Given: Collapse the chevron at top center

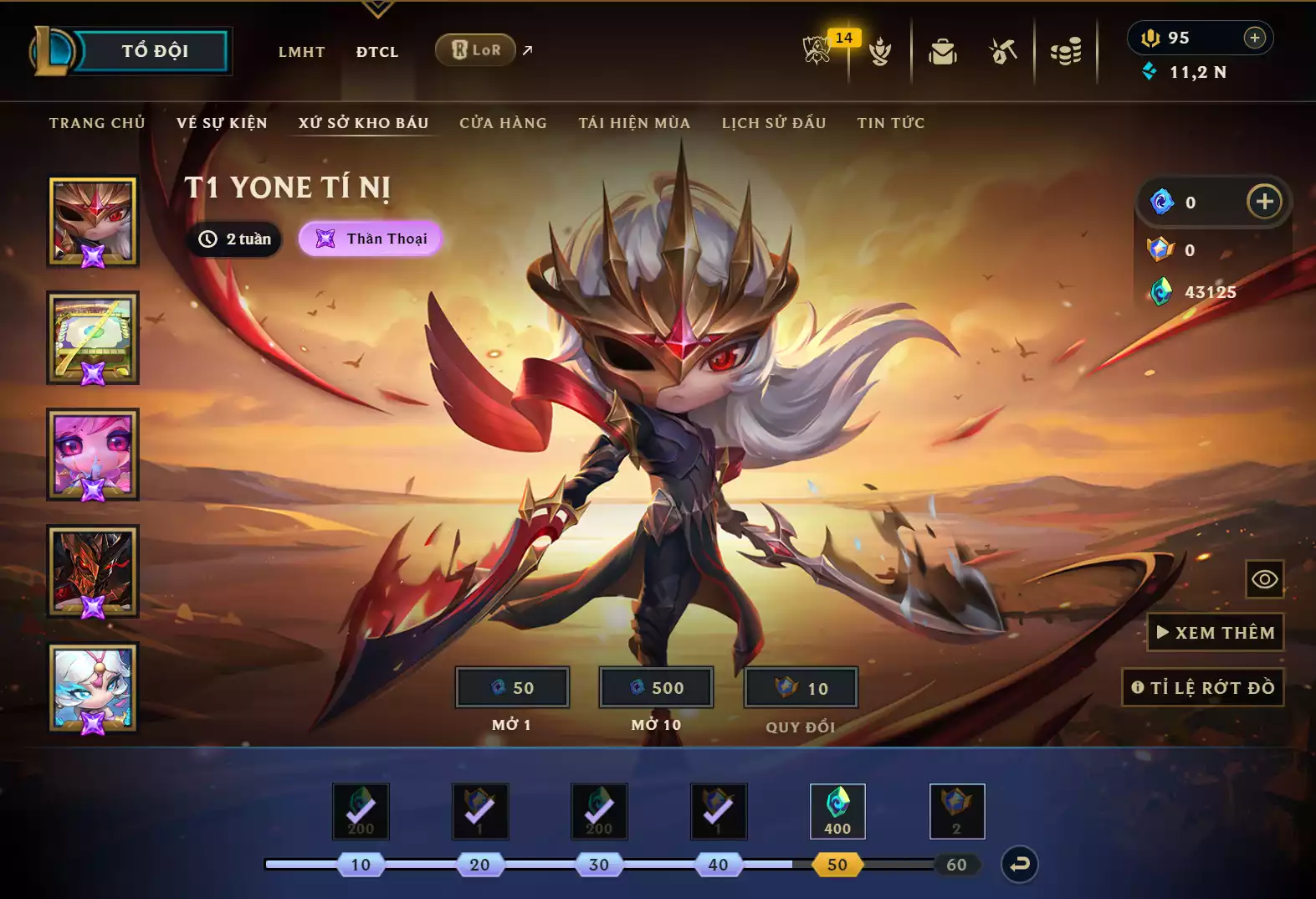Looking at the screenshot, I should click(379, 10).
